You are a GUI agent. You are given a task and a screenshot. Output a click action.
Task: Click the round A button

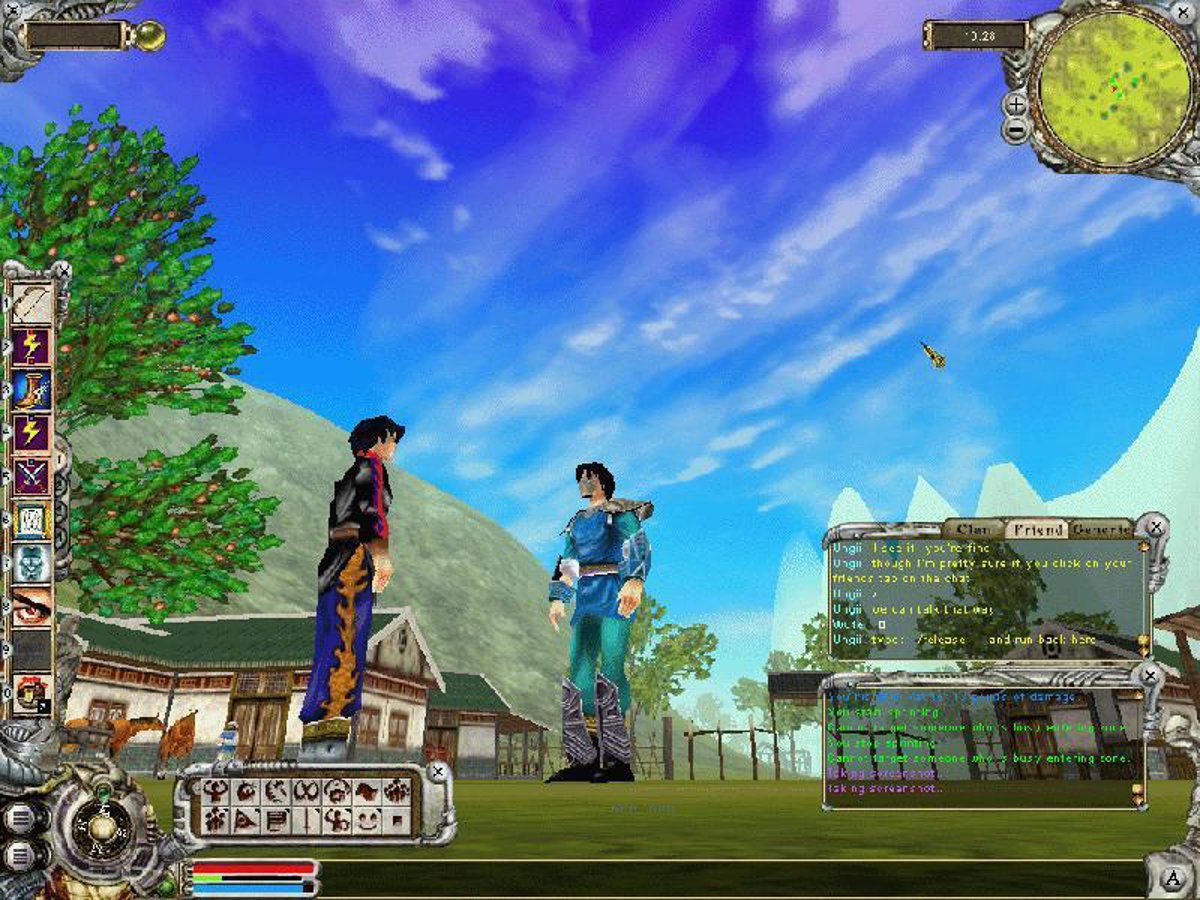1173,878
